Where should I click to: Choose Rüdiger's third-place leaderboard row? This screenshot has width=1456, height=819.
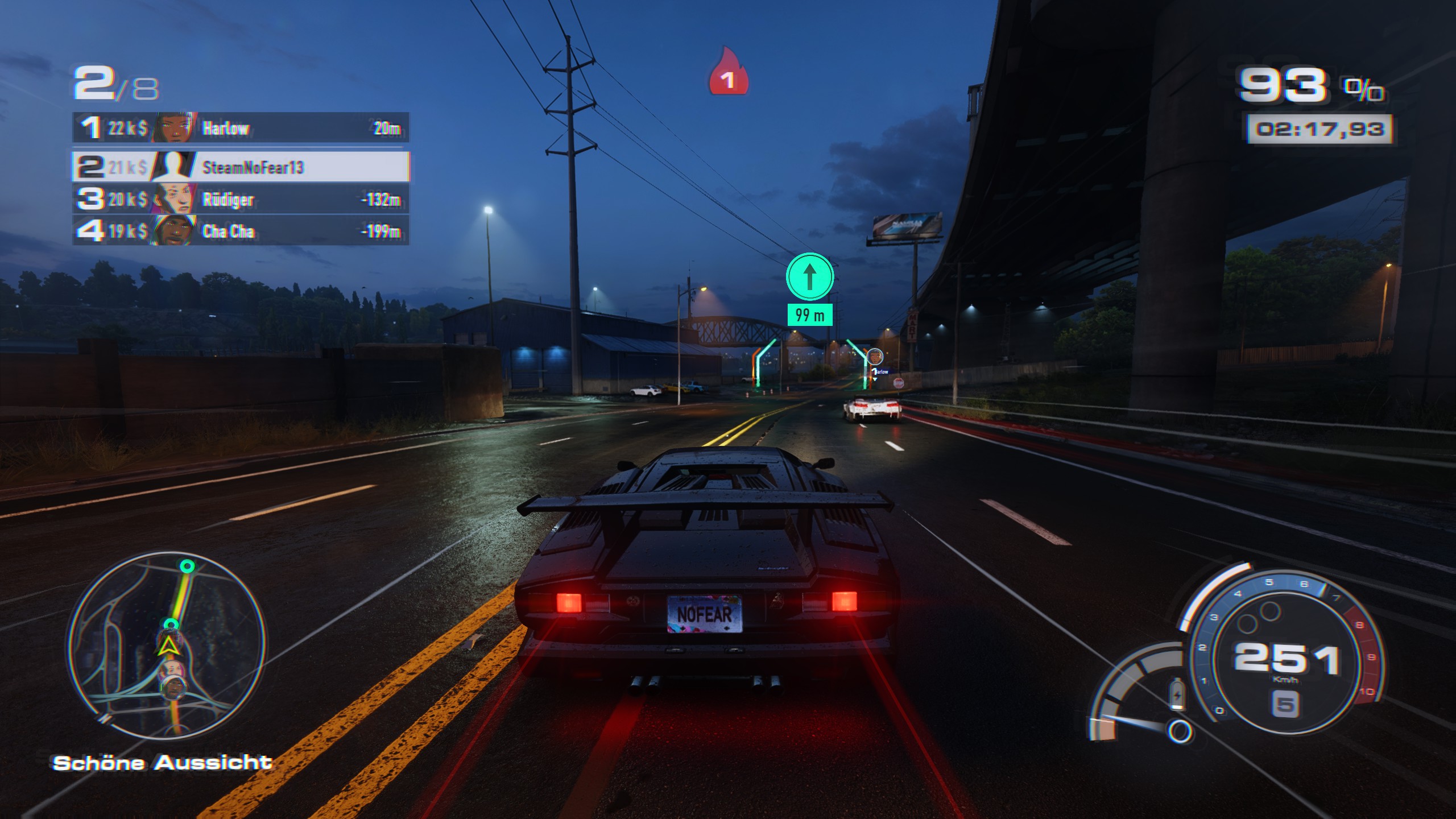click(x=240, y=199)
